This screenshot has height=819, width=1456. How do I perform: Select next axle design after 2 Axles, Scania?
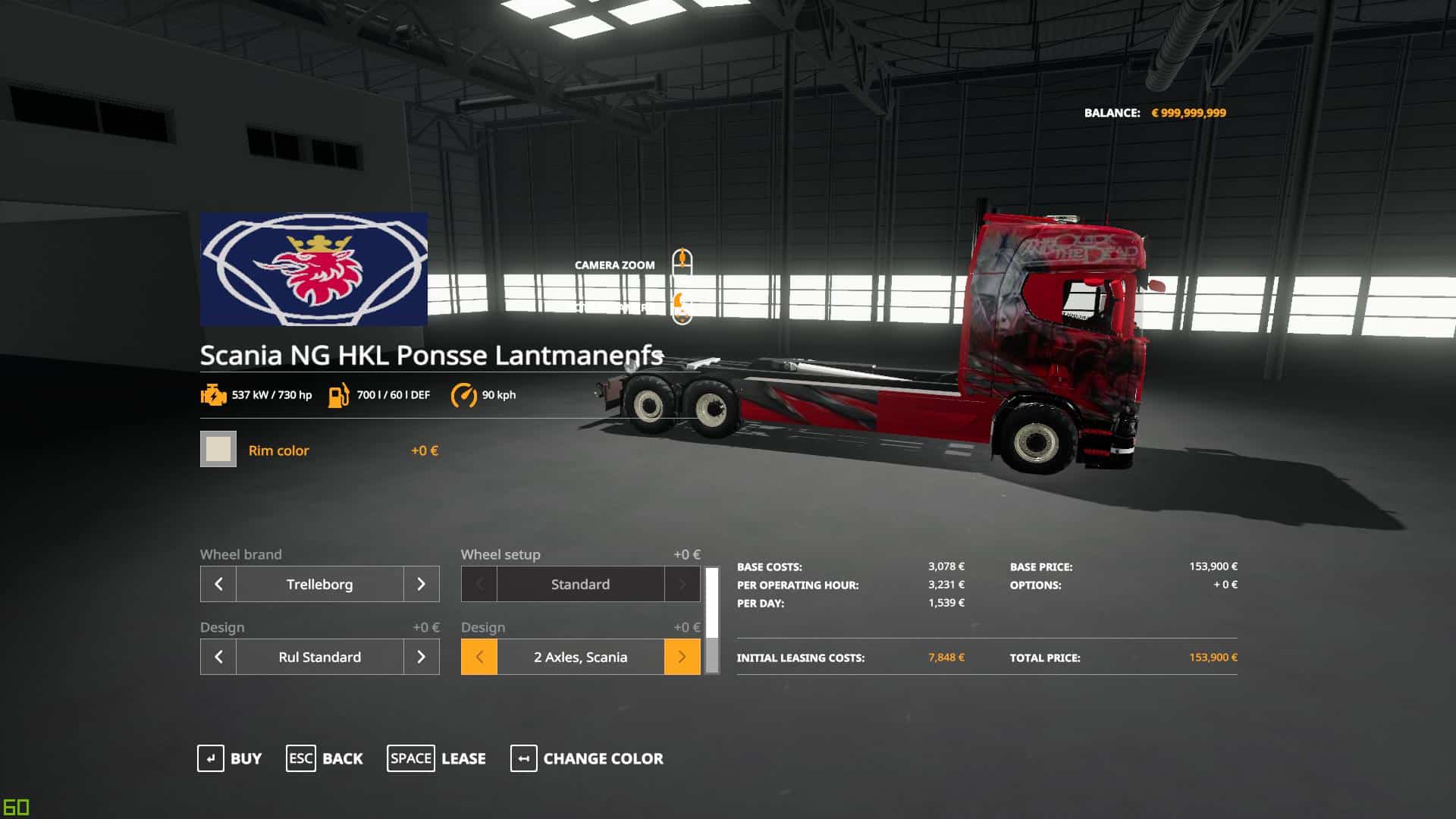(x=682, y=657)
